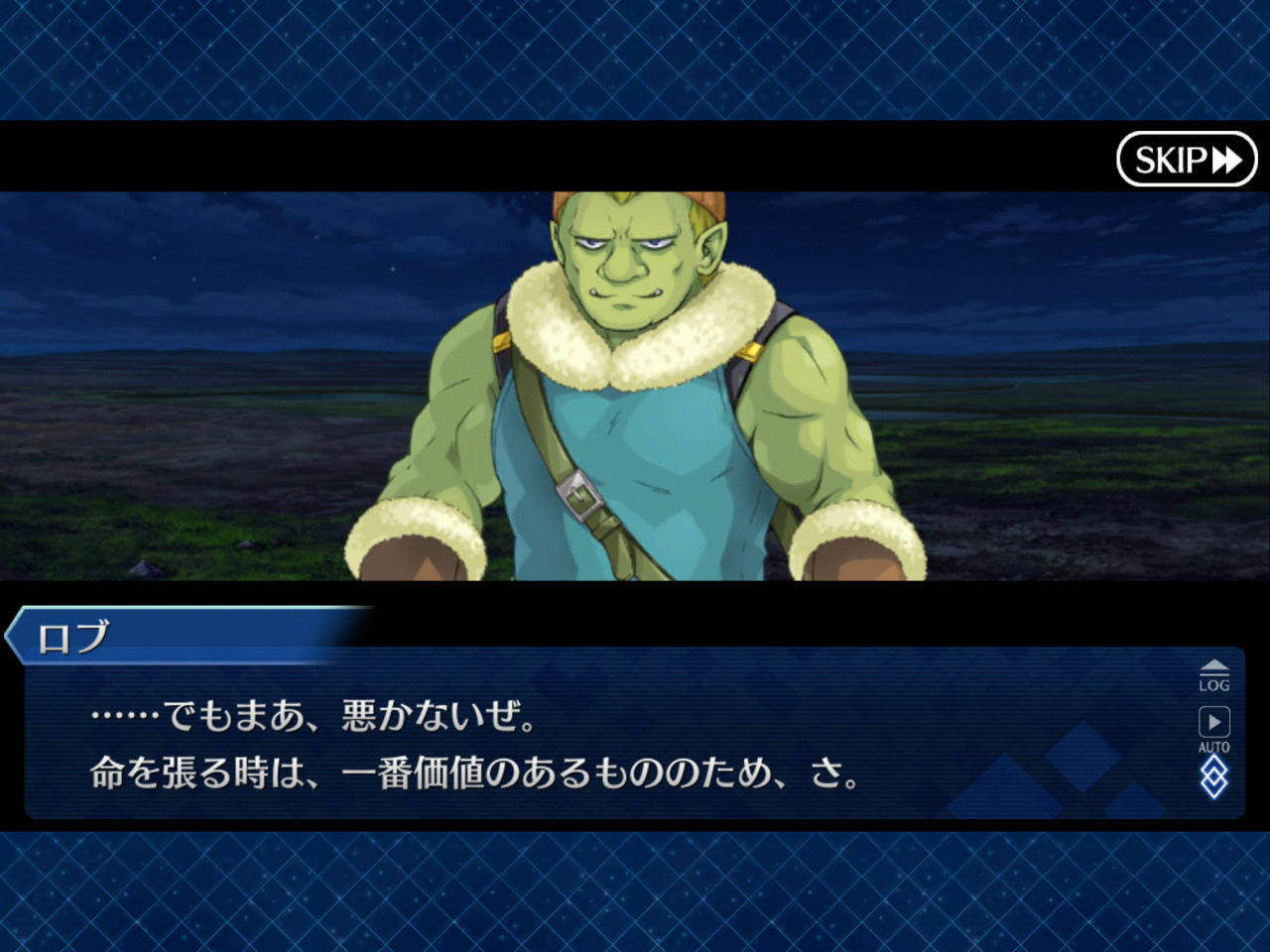The image size is (1270, 952).
Task: Open the dialogue LOG
Action: (x=1213, y=675)
